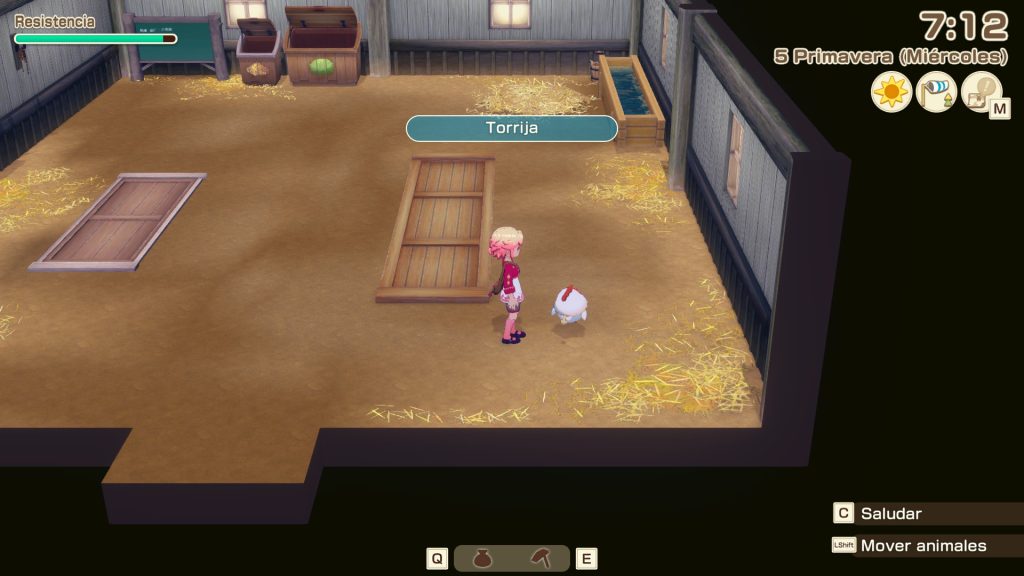Select the tool icon in the bottom bar
The image size is (1024, 576).
click(x=540, y=559)
